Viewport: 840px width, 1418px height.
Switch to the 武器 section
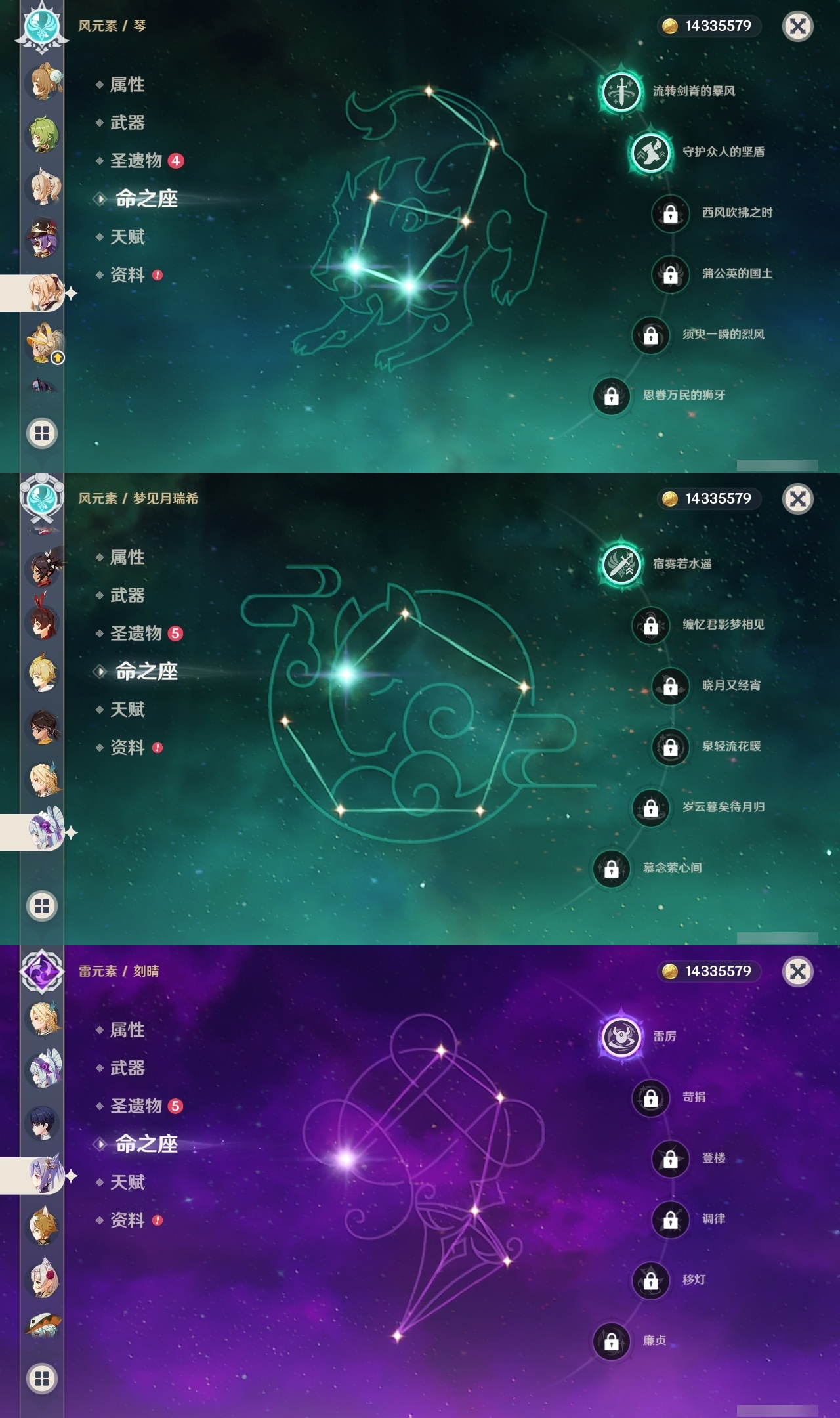[x=129, y=123]
